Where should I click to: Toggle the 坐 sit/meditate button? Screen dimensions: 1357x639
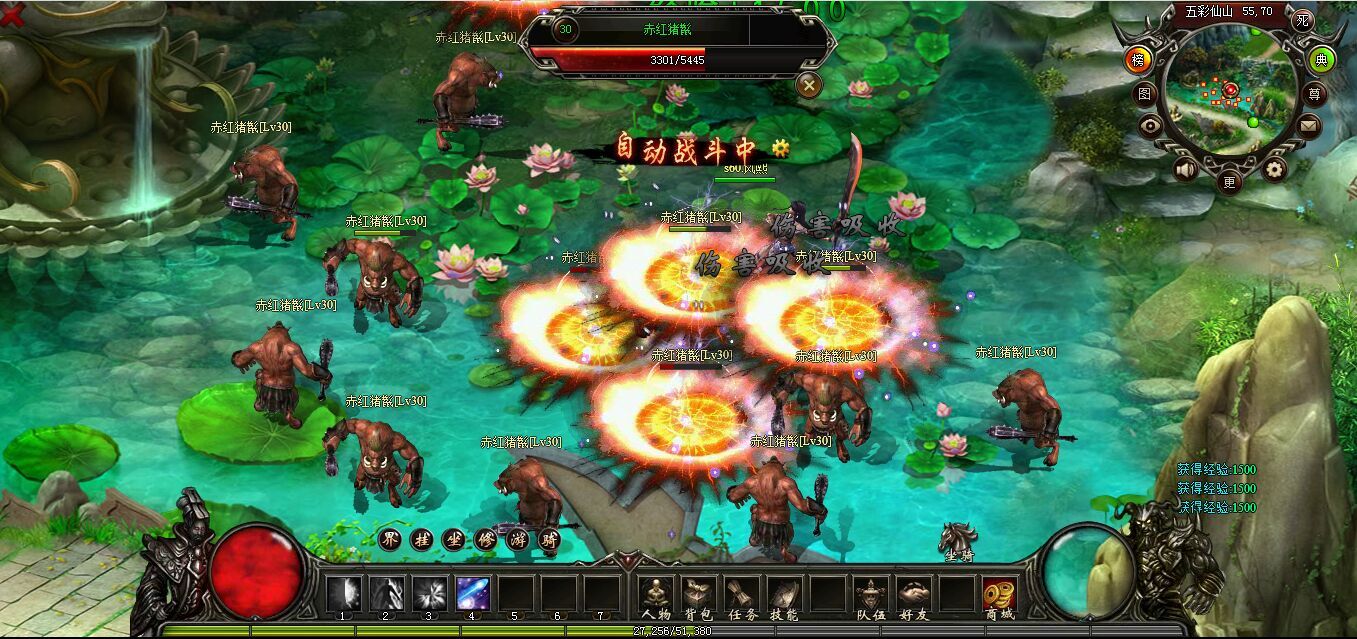pyautogui.click(x=453, y=540)
